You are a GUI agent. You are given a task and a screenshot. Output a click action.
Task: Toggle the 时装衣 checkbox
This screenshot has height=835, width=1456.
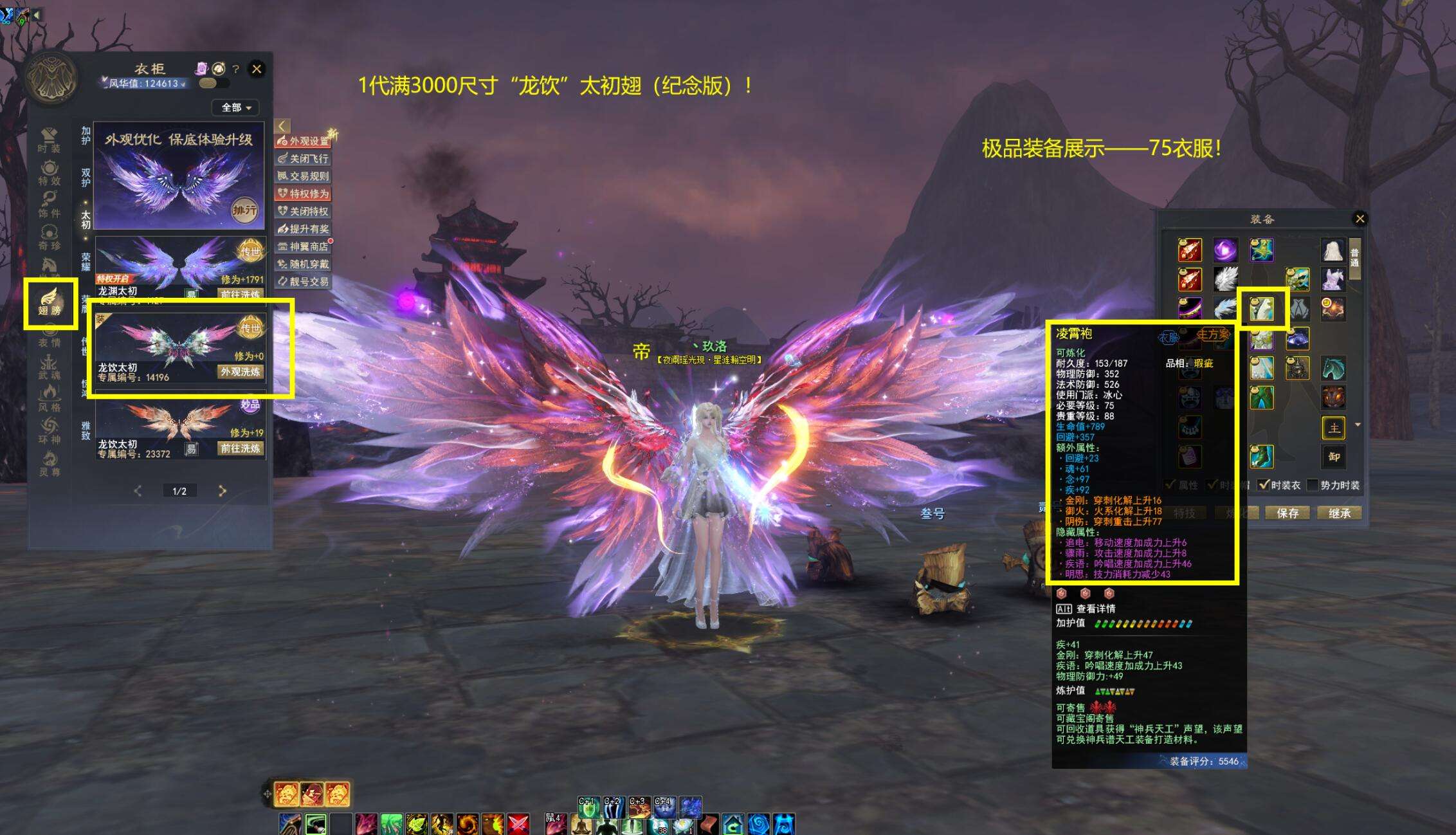pos(1264,485)
